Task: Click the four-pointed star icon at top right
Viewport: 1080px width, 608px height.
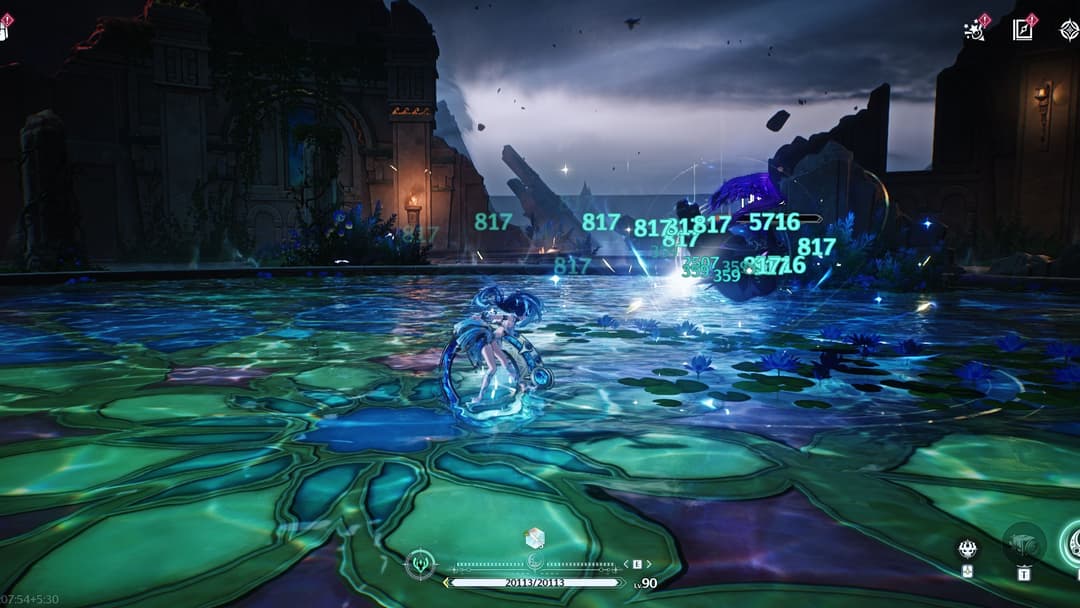Action: [x=1068, y=29]
